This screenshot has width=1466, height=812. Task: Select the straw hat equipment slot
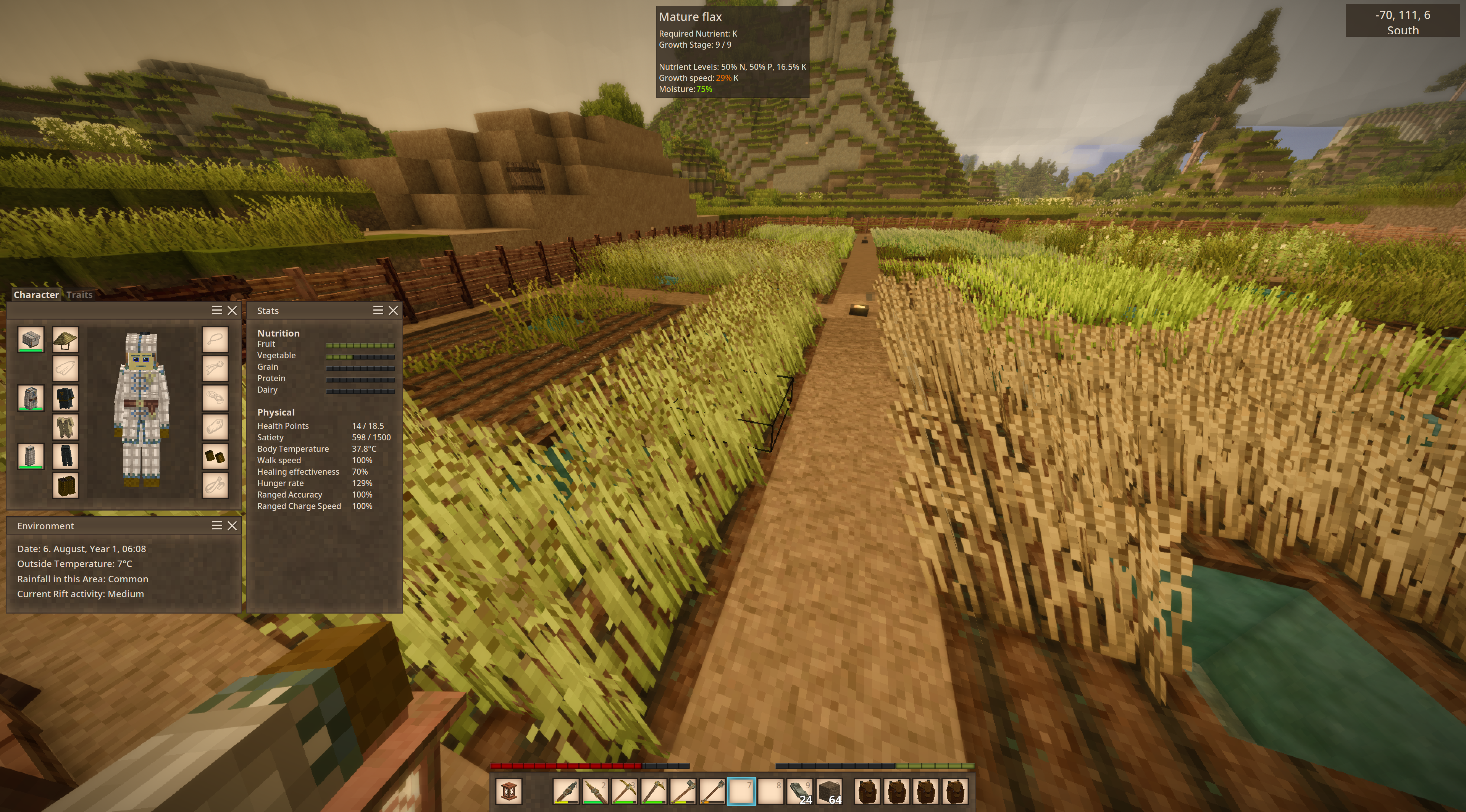tap(65, 340)
